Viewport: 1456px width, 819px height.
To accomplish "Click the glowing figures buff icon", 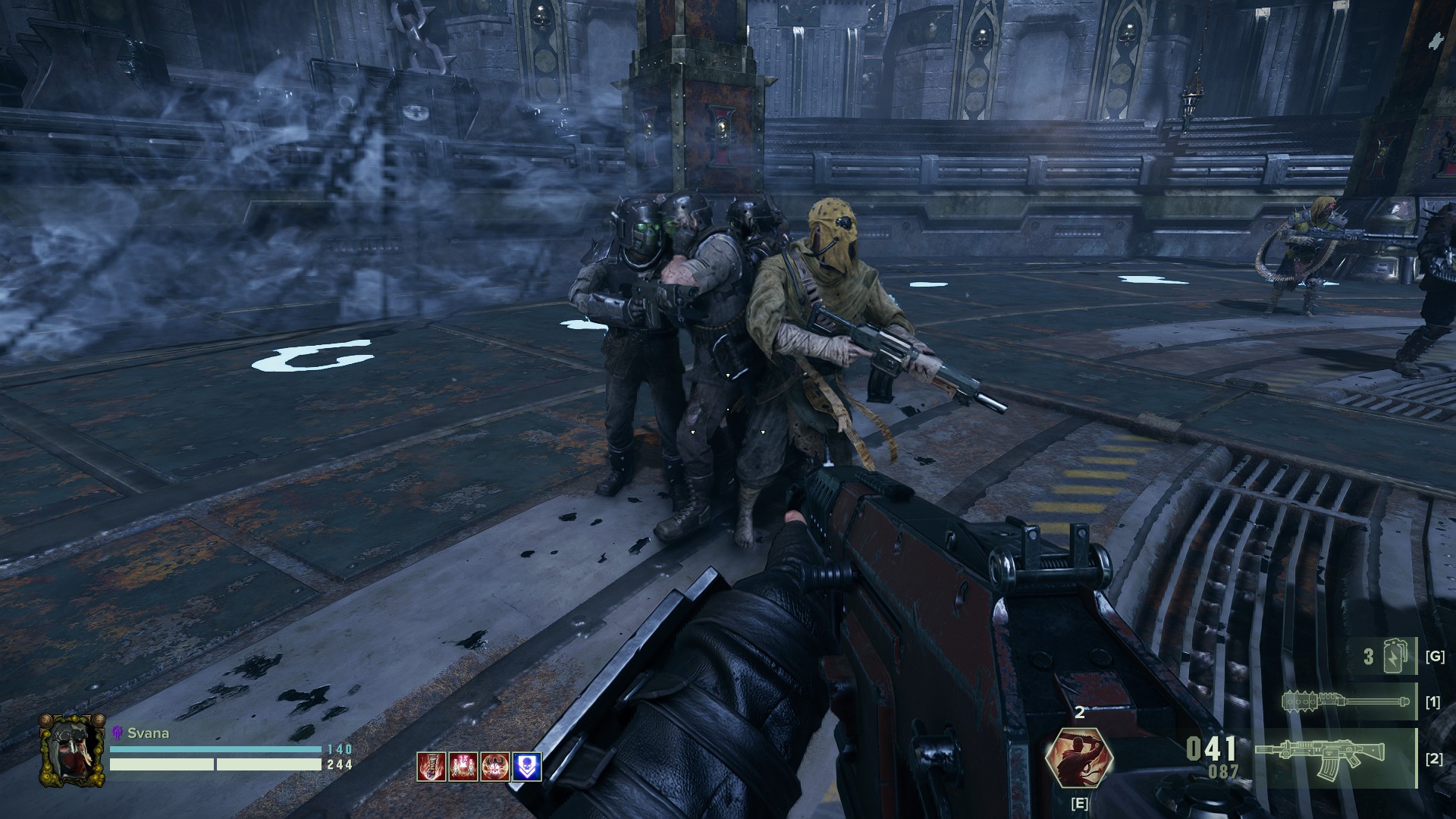I will pyautogui.click(x=463, y=767).
